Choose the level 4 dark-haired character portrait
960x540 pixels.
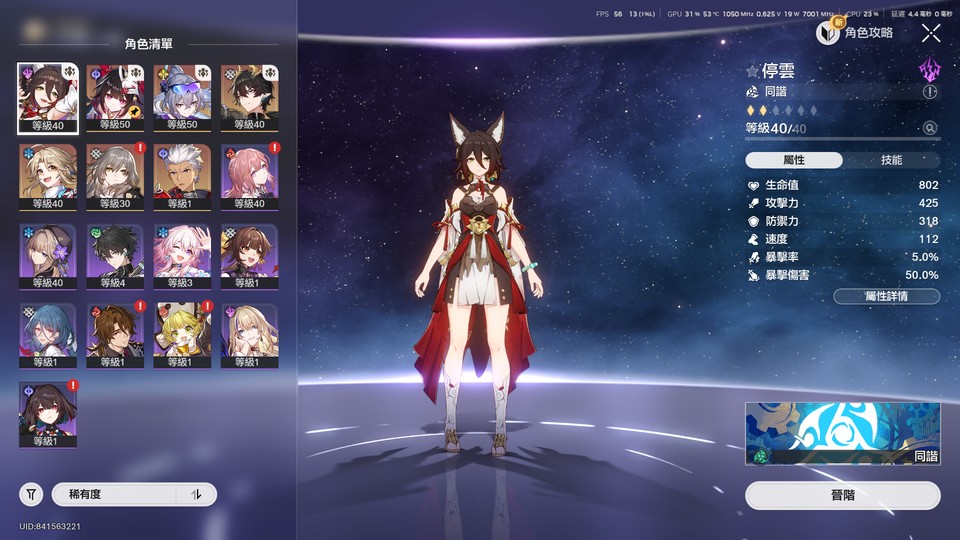115,257
